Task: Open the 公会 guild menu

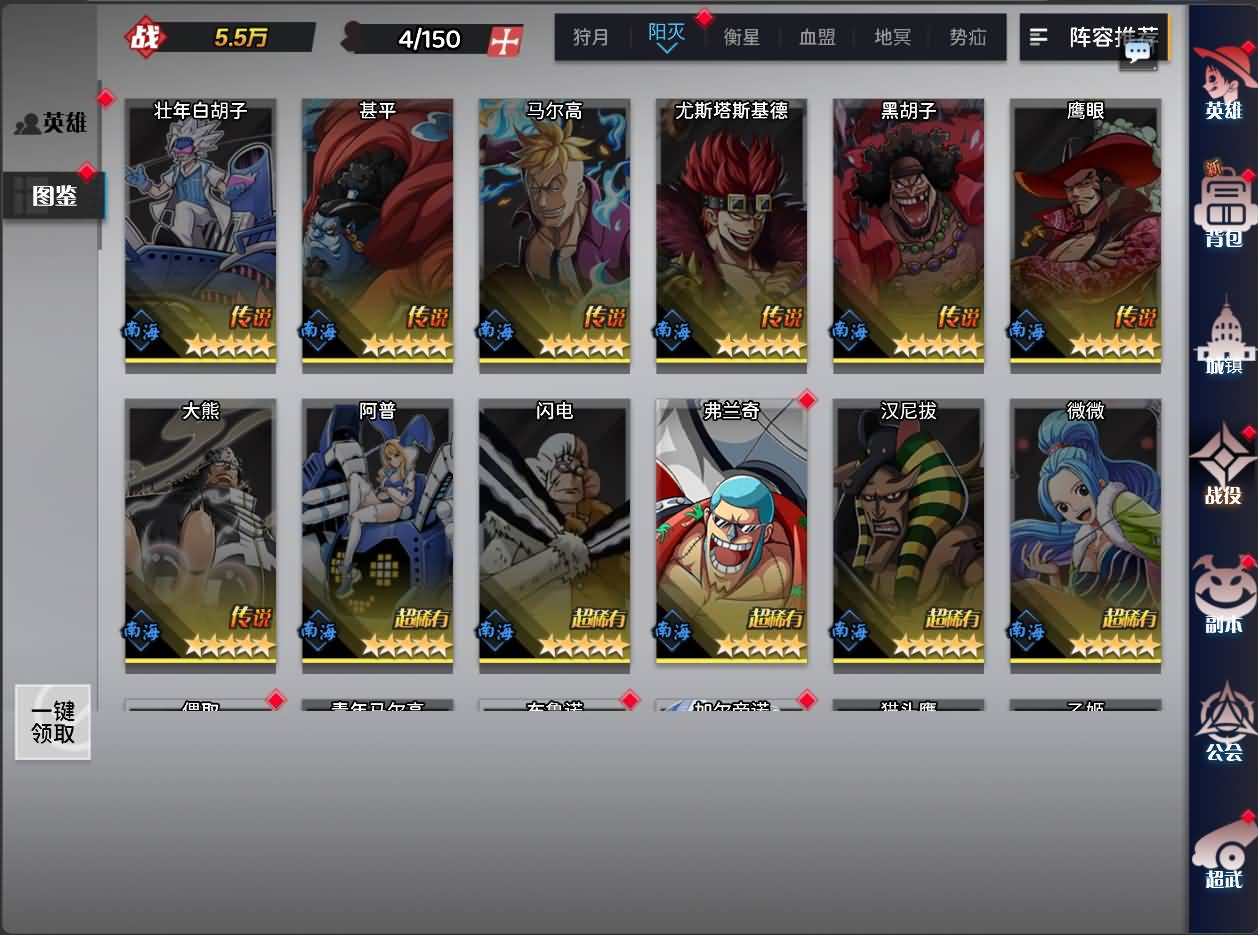Action: (x=1224, y=722)
